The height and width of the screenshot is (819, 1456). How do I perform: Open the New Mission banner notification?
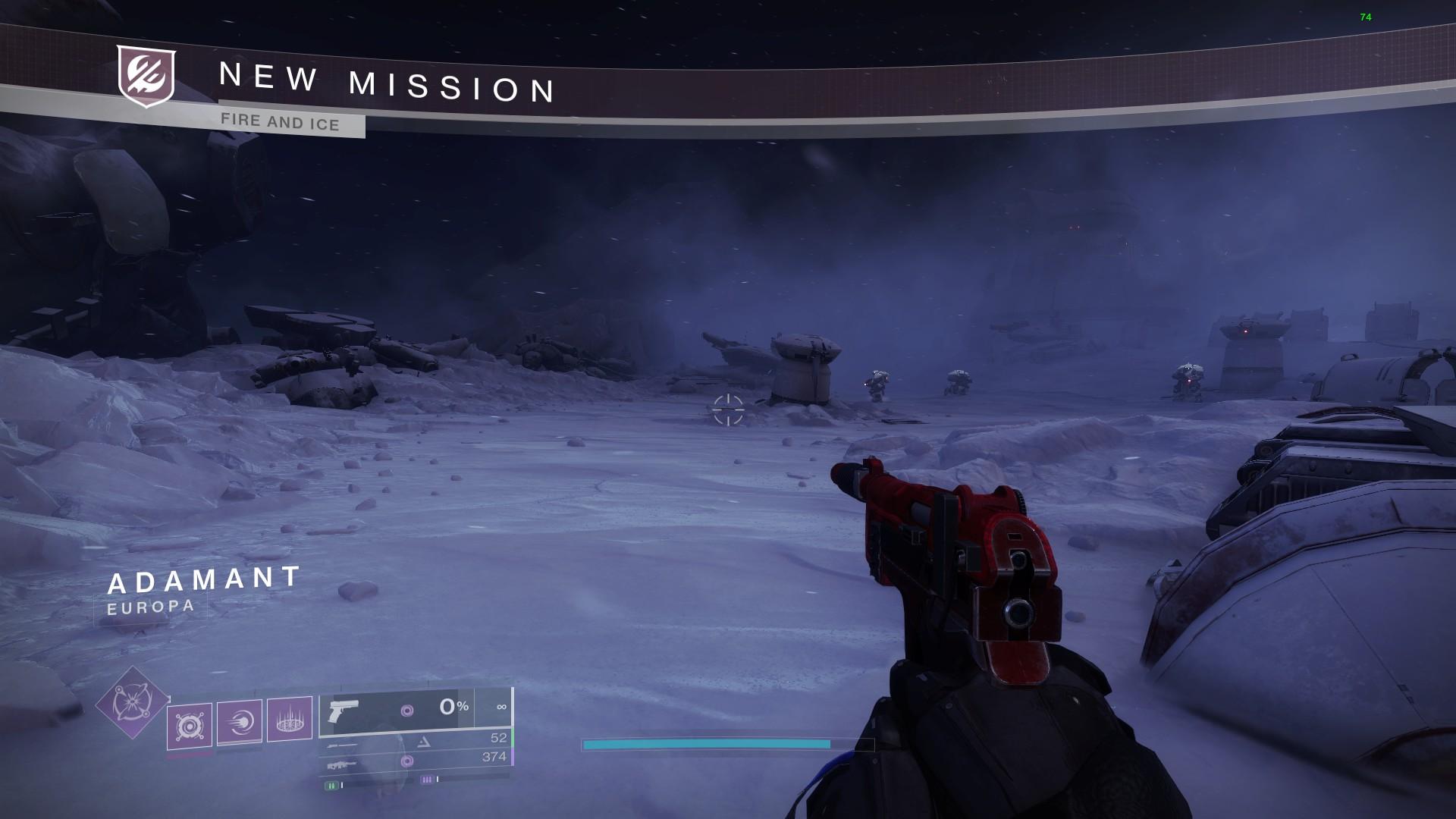pos(387,82)
